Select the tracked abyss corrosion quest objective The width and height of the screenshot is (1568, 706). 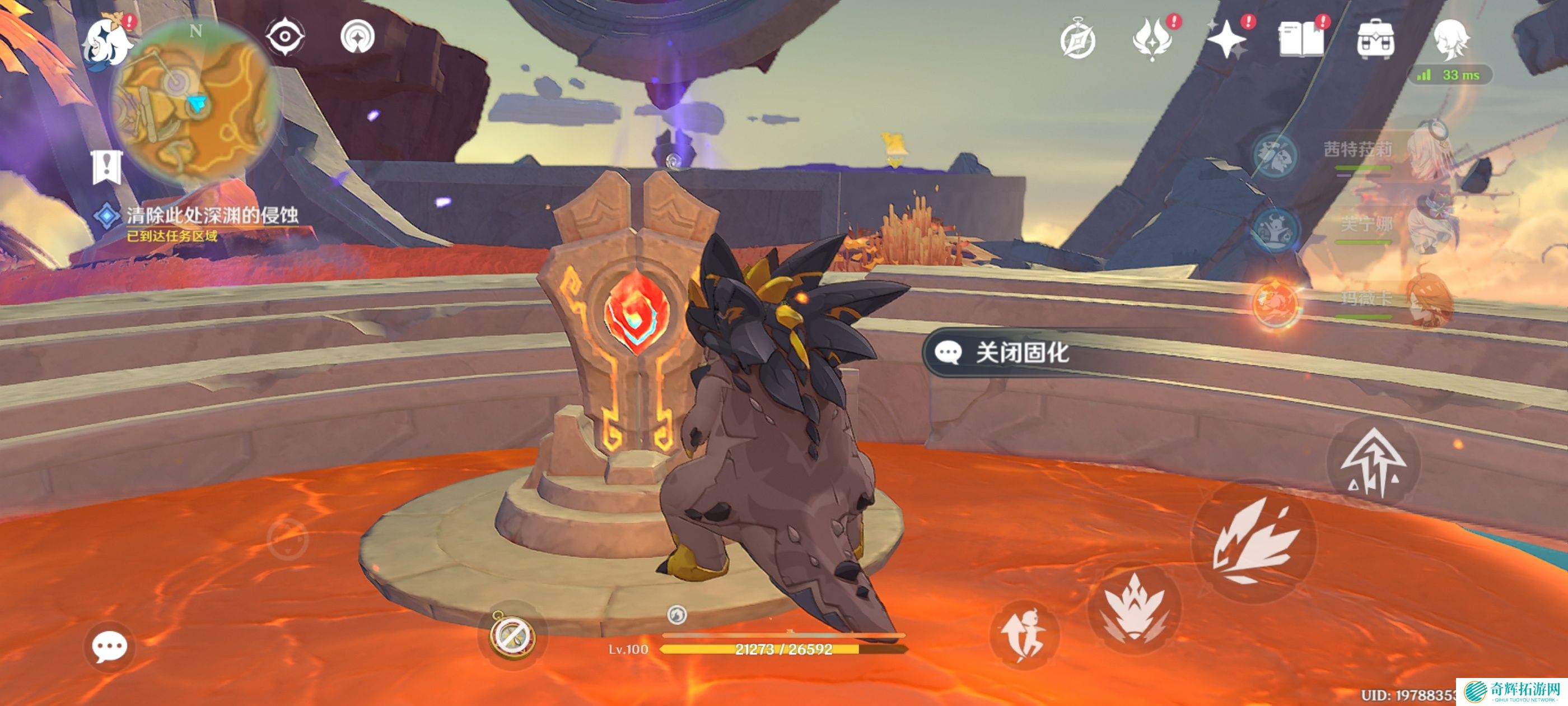212,216
